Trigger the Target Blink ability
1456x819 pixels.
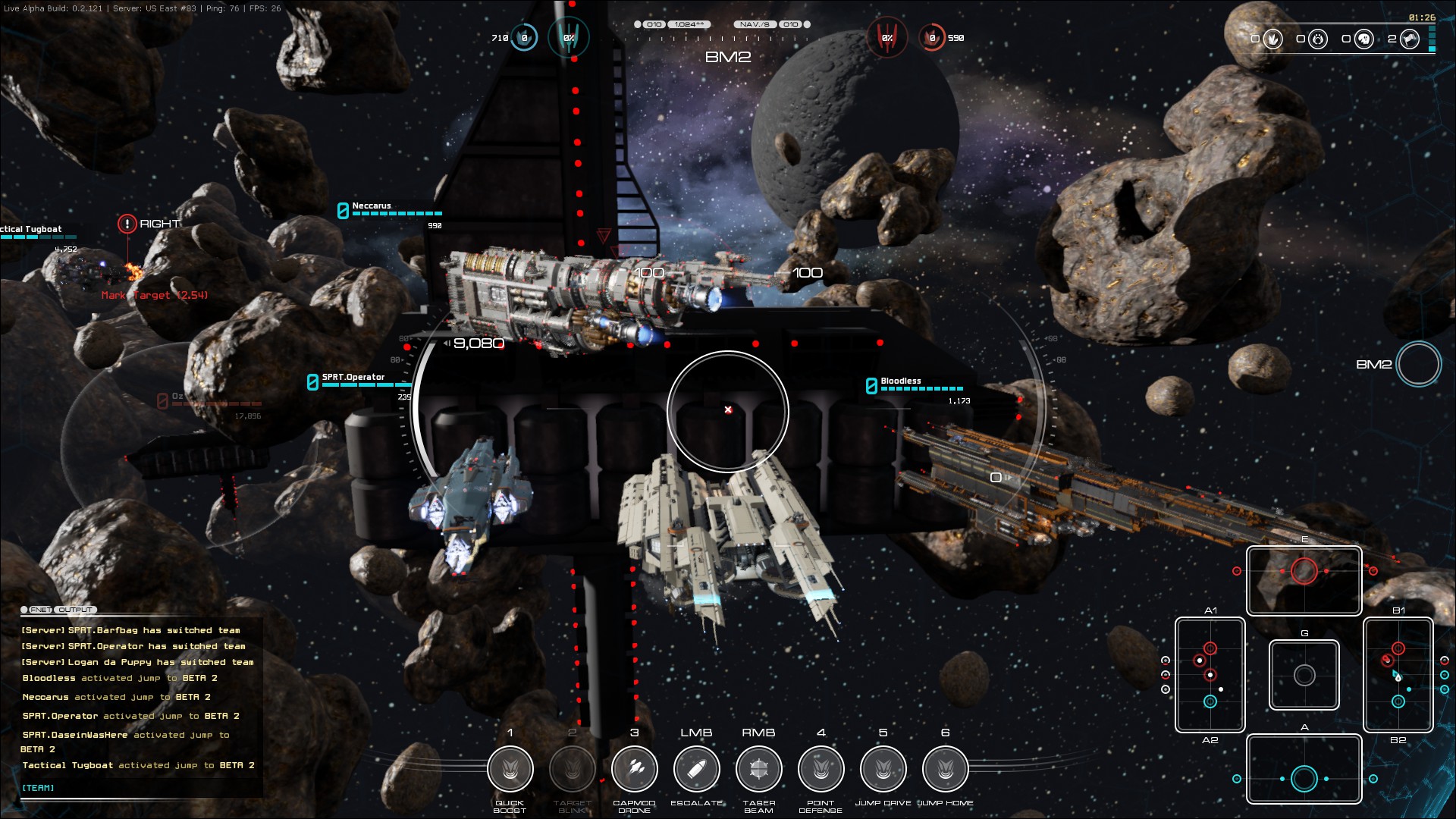(573, 769)
